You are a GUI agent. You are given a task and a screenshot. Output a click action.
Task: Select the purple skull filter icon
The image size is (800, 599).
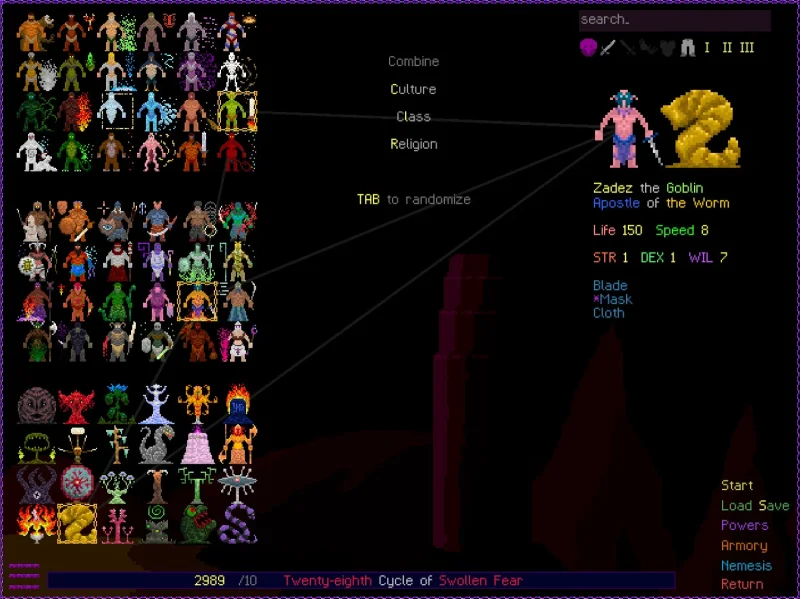[x=588, y=47]
